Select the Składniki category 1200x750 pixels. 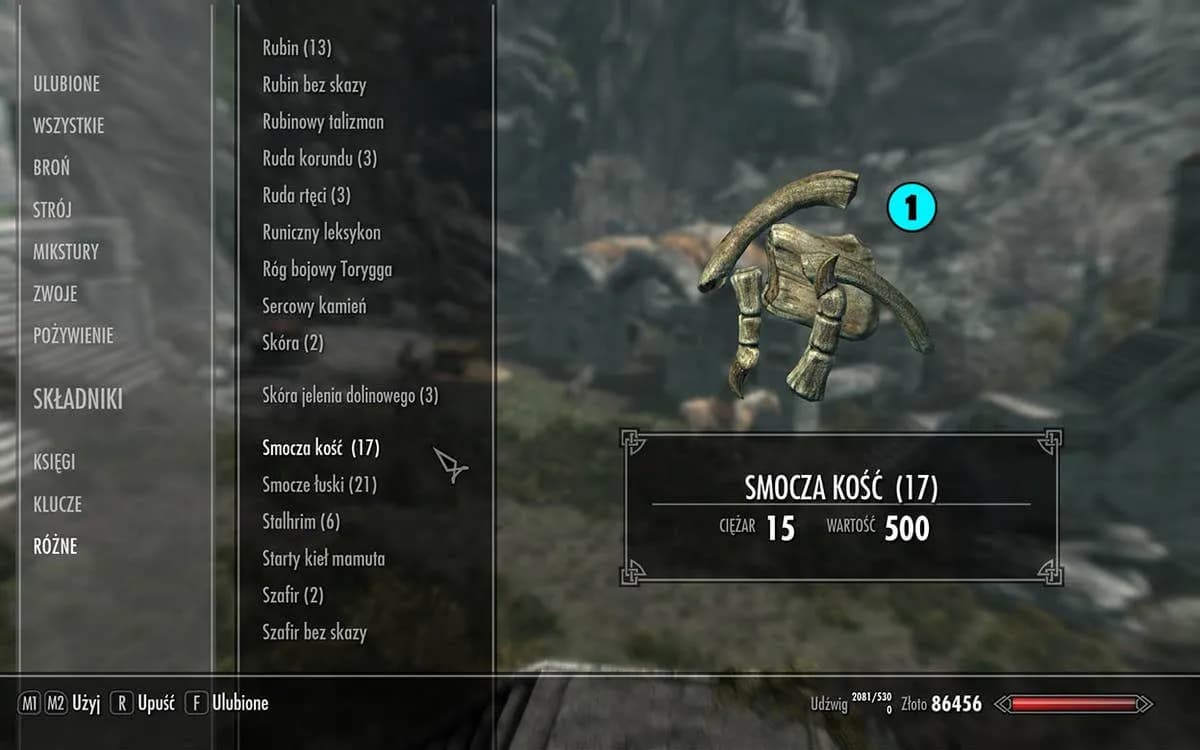tap(77, 400)
